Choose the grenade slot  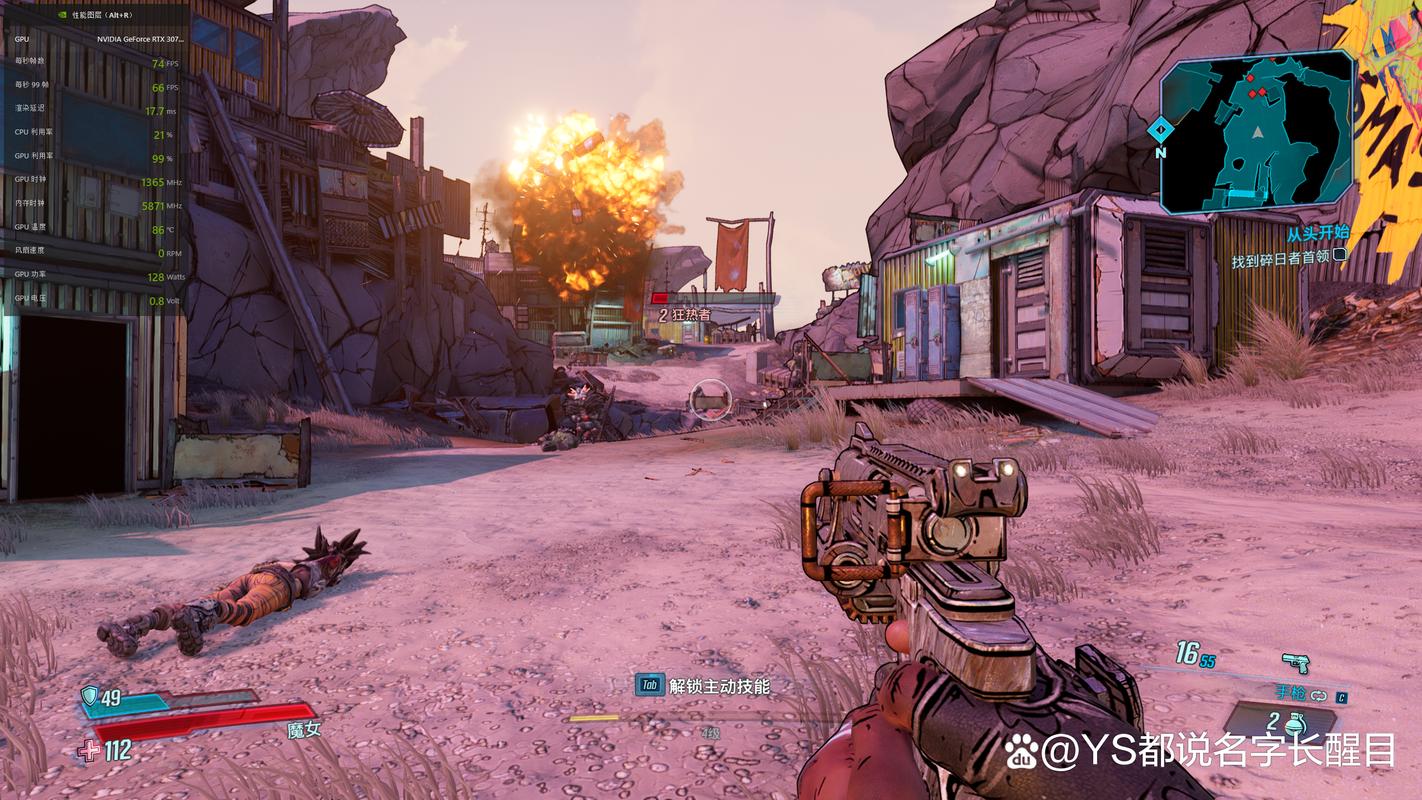point(1283,723)
